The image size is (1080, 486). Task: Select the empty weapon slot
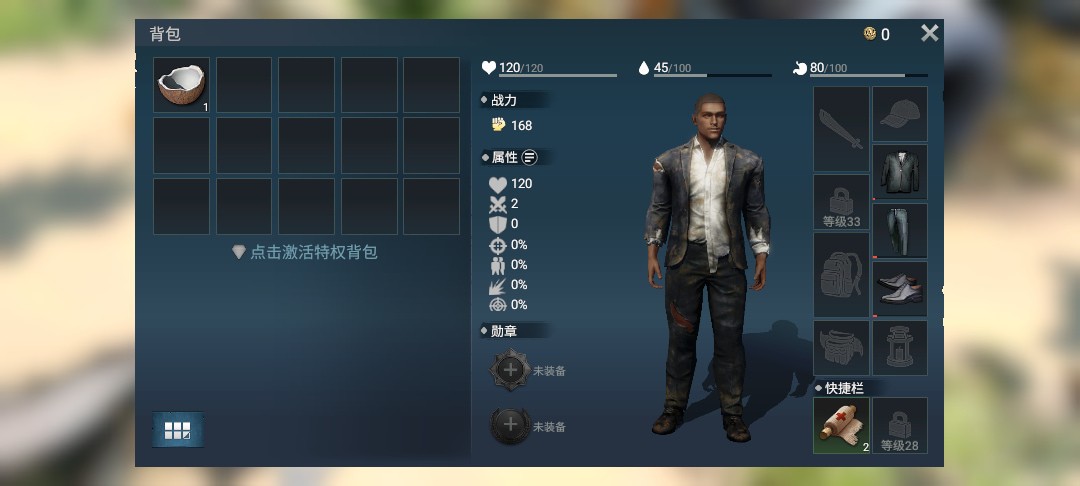click(x=841, y=128)
